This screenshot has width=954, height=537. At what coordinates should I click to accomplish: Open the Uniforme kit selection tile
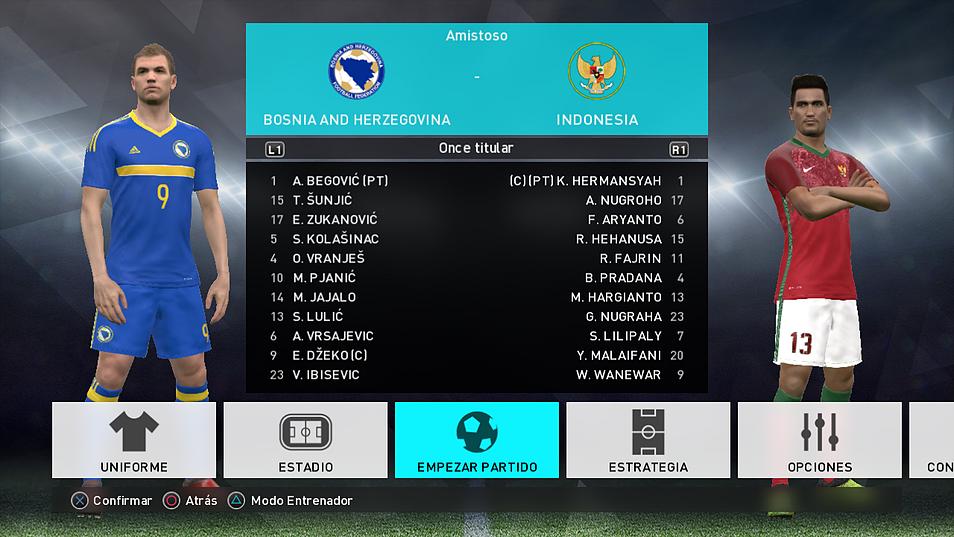134,441
